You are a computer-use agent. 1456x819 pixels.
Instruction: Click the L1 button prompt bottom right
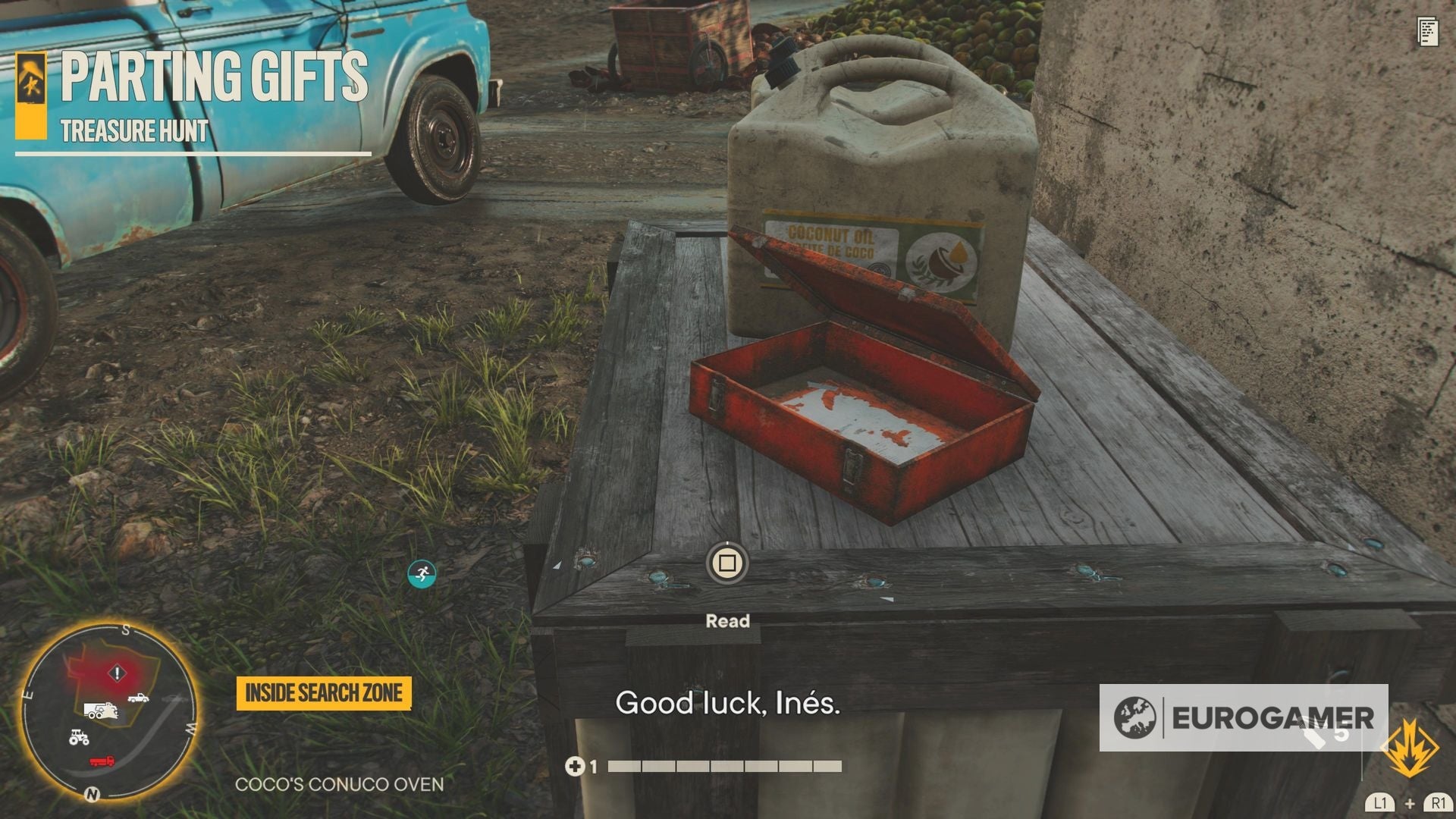[x=1381, y=802]
